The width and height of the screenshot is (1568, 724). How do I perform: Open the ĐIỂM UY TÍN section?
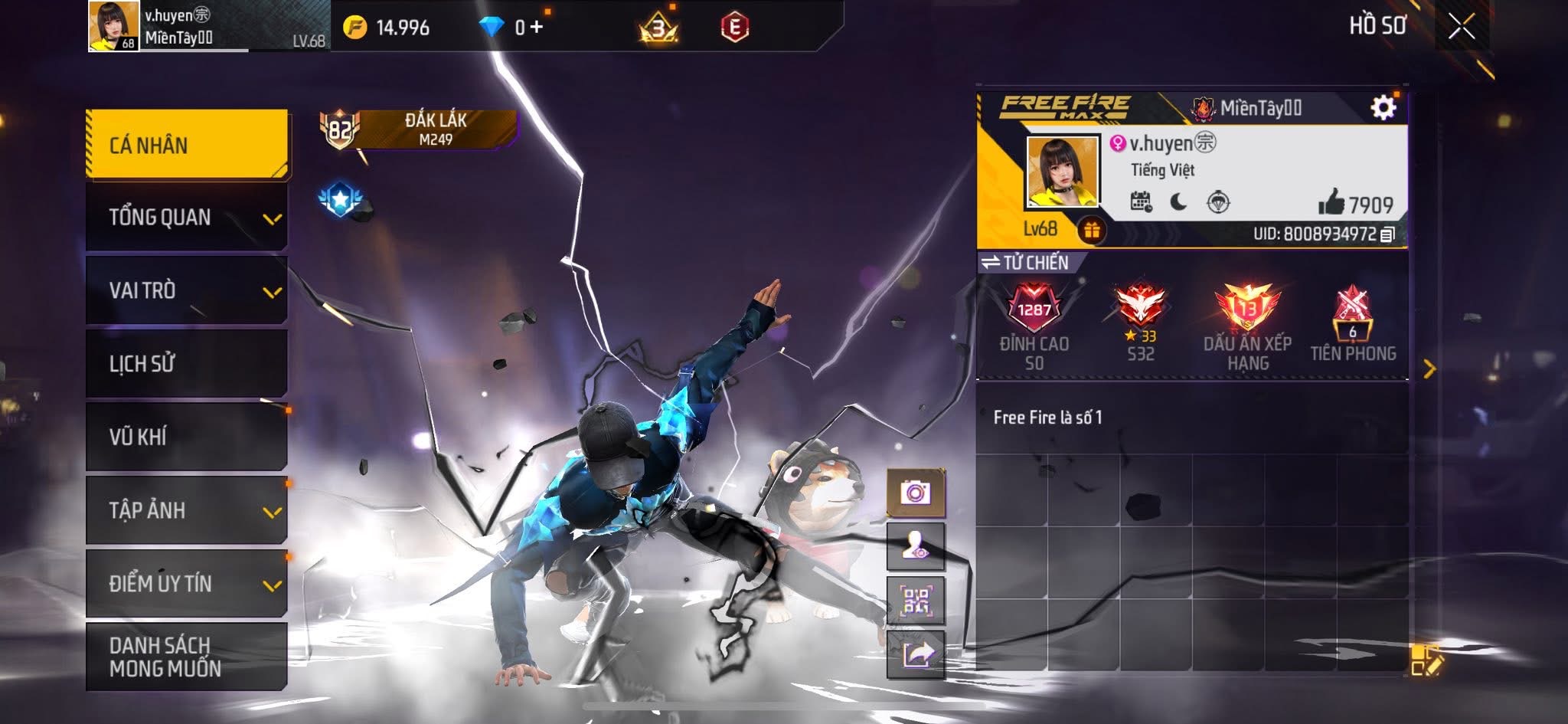coord(187,583)
